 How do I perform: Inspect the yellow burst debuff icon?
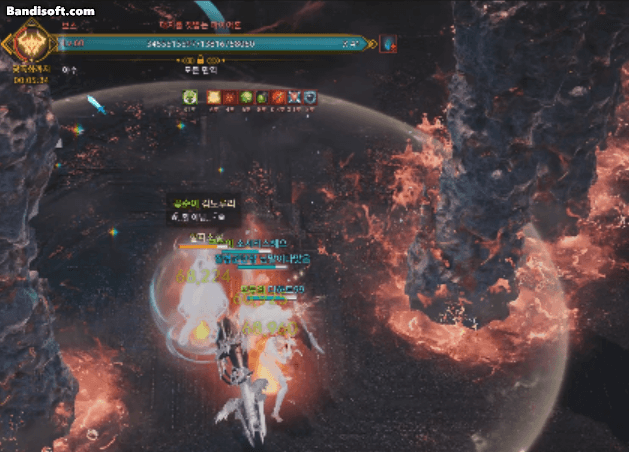point(213,97)
